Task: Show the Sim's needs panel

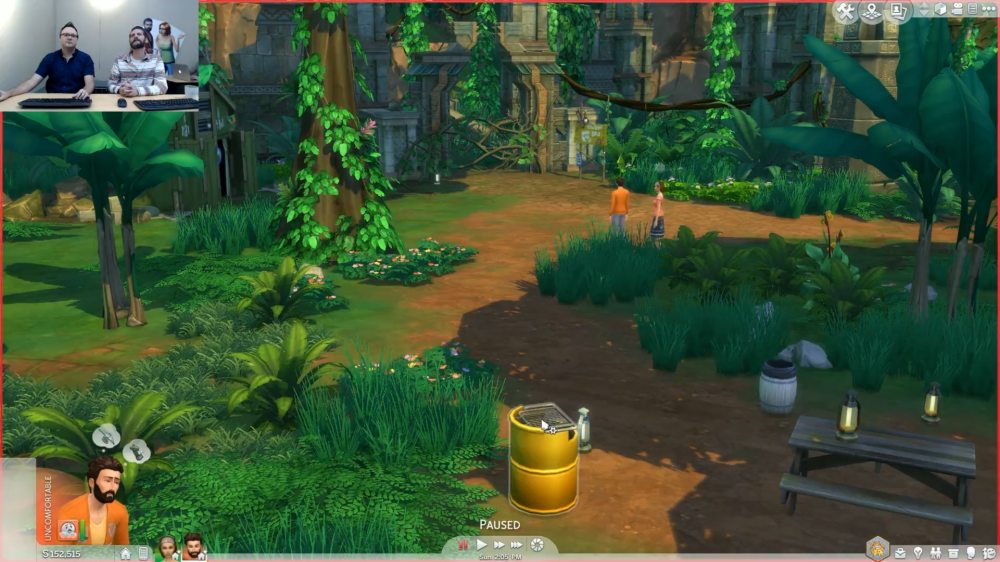Action: [x=988, y=552]
